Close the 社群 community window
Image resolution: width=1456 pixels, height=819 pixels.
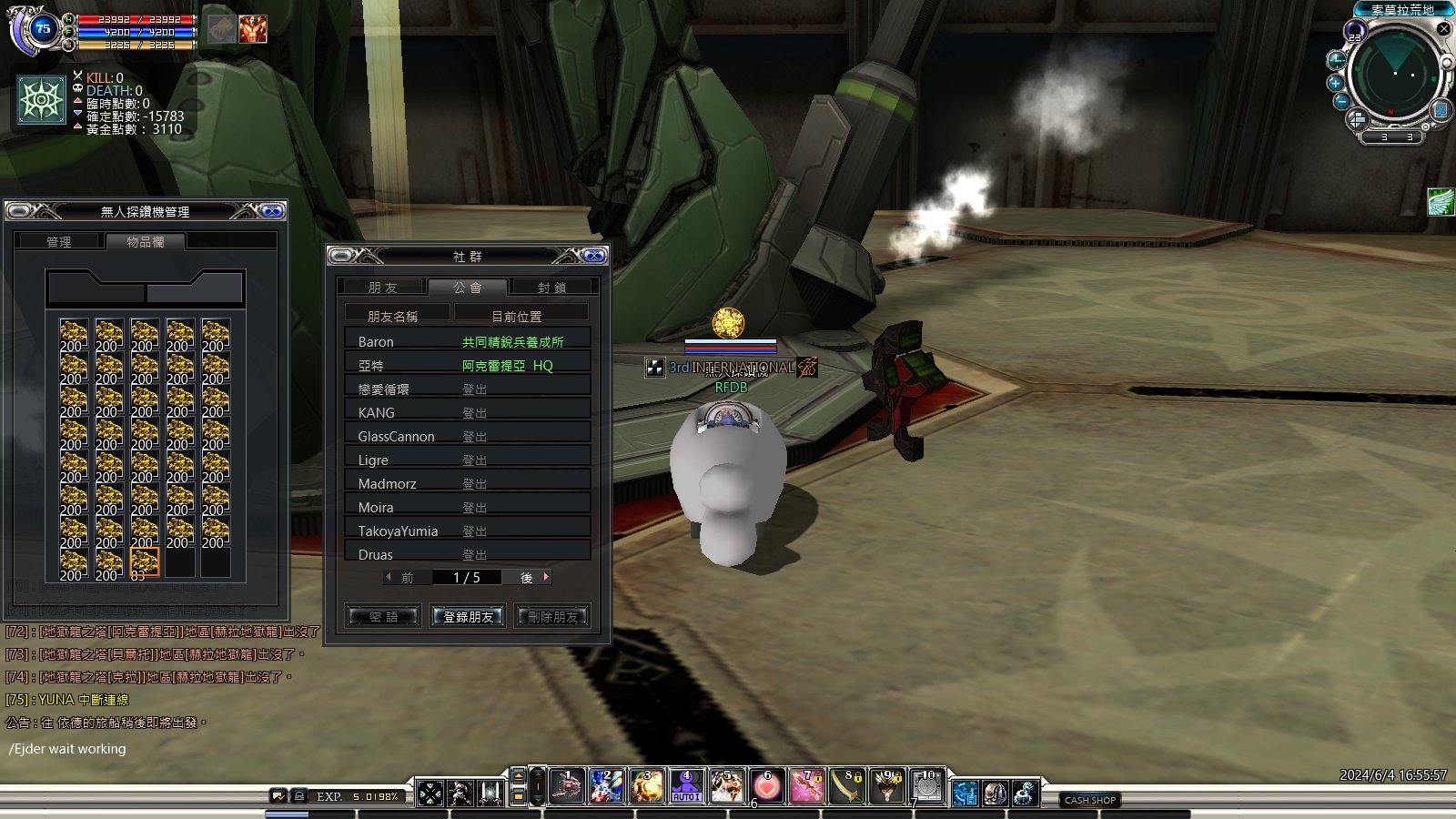[593, 256]
